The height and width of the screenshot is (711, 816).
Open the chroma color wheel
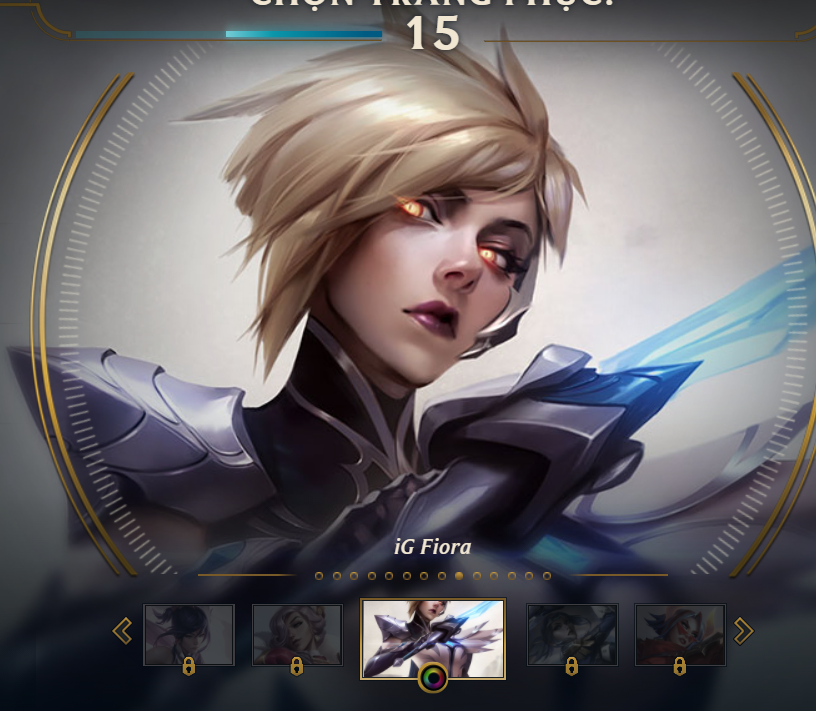(433, 678)
